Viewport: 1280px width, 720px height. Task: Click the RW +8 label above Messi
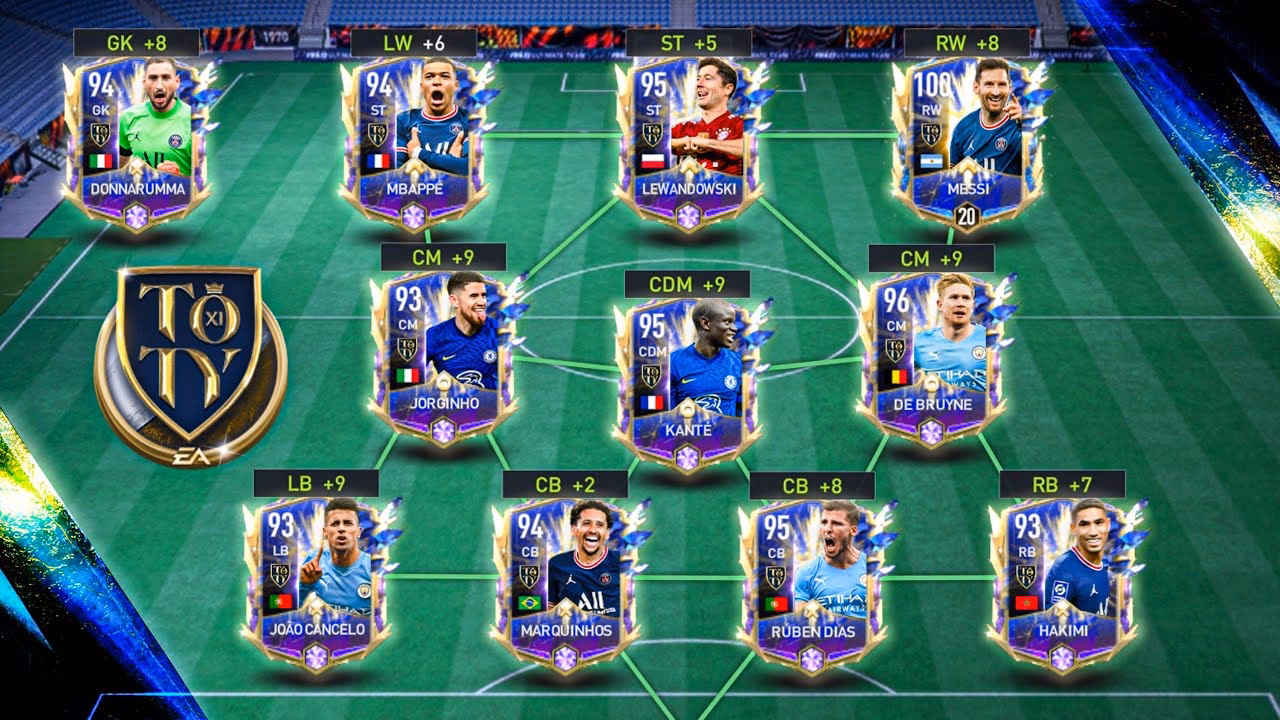969,40
